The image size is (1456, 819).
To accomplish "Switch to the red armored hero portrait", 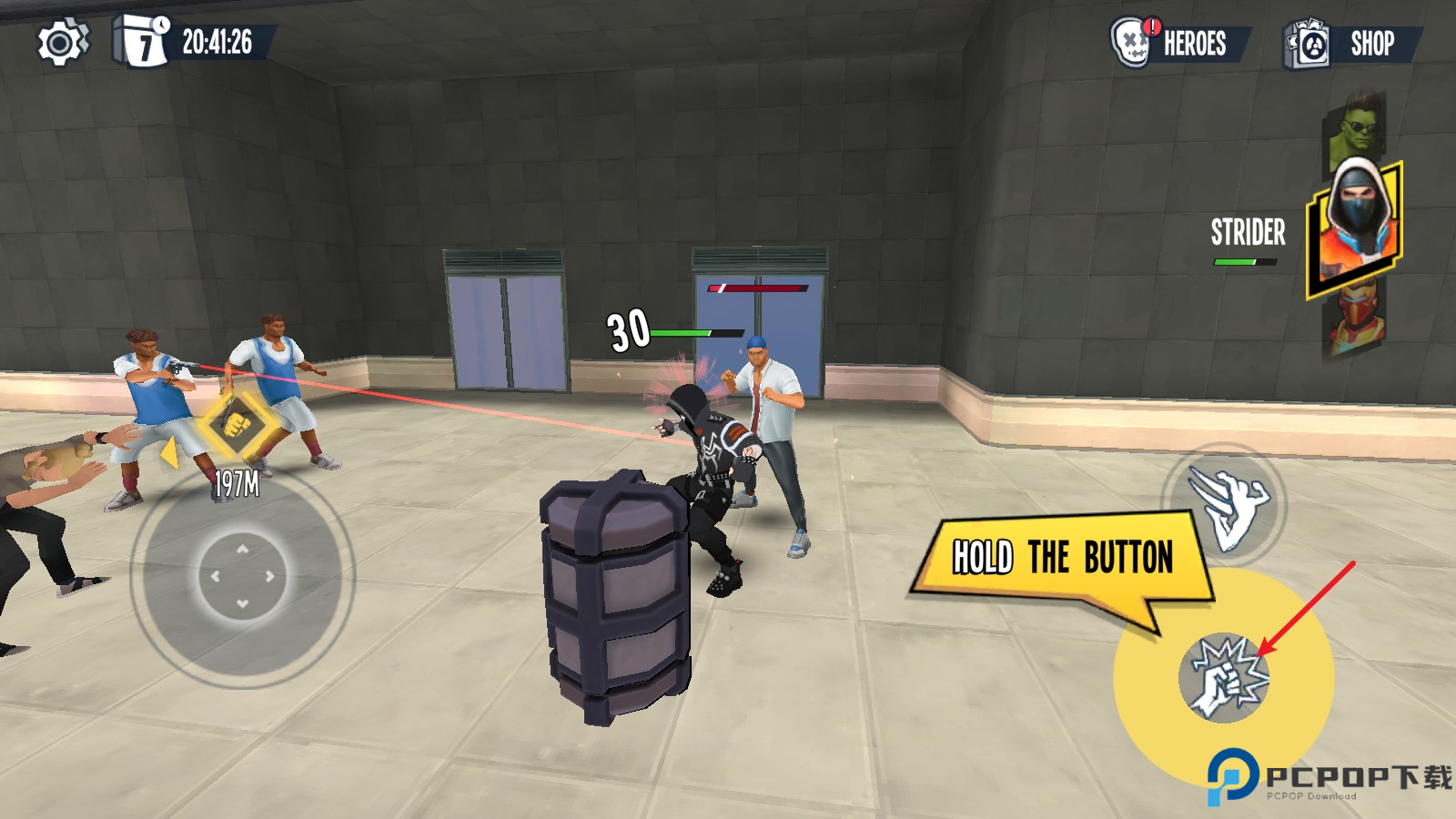I will (1356, 323).
